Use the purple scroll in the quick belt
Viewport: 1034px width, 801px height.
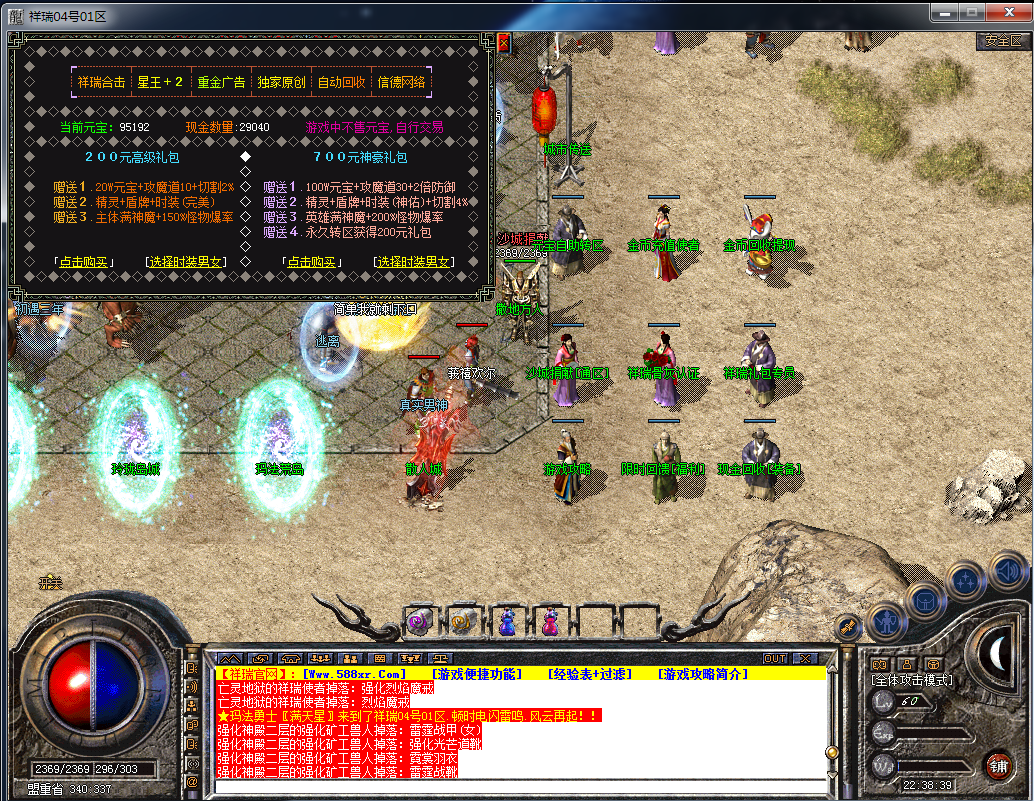point(420,623)
